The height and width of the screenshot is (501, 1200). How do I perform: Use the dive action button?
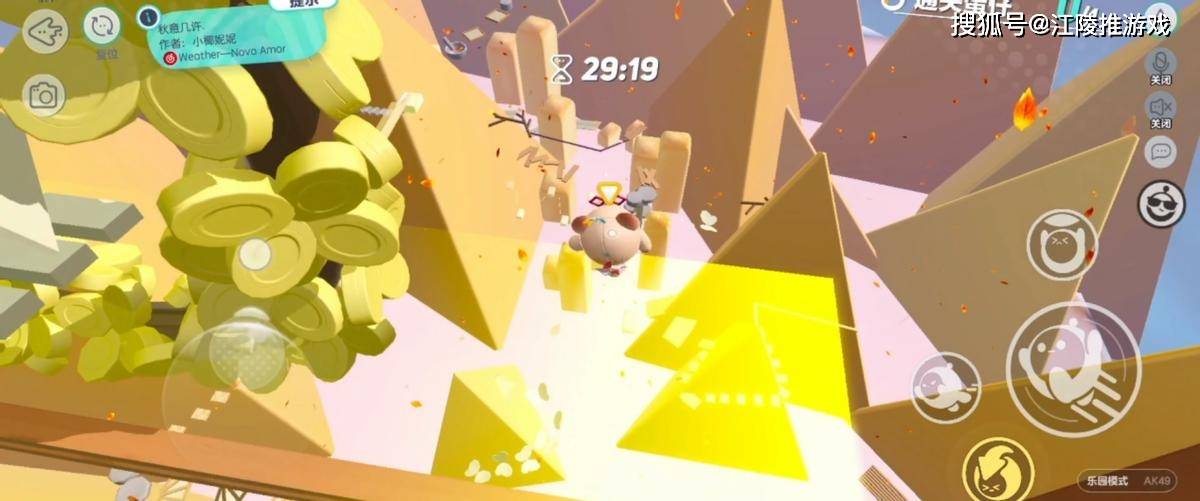[945, 387]
